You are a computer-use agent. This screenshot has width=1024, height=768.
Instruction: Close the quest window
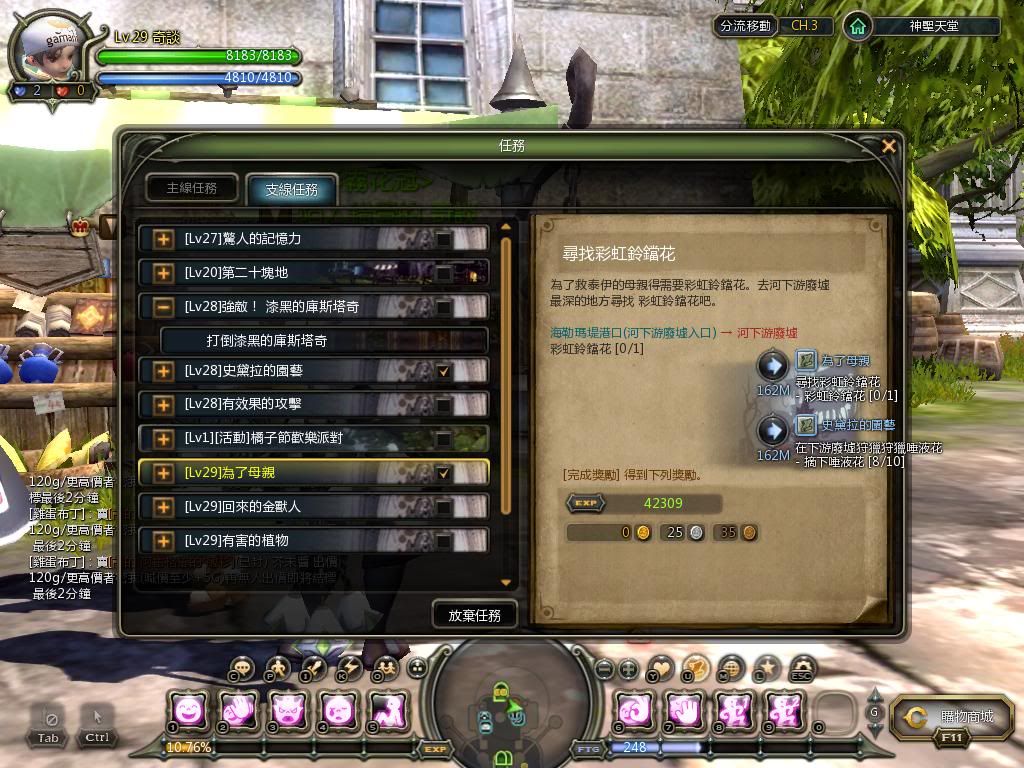(888, 146)
